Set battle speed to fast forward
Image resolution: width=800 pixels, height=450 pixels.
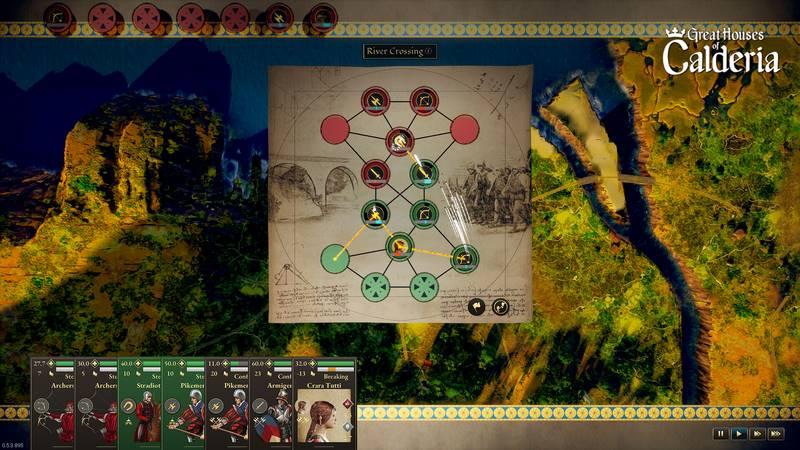758,434
